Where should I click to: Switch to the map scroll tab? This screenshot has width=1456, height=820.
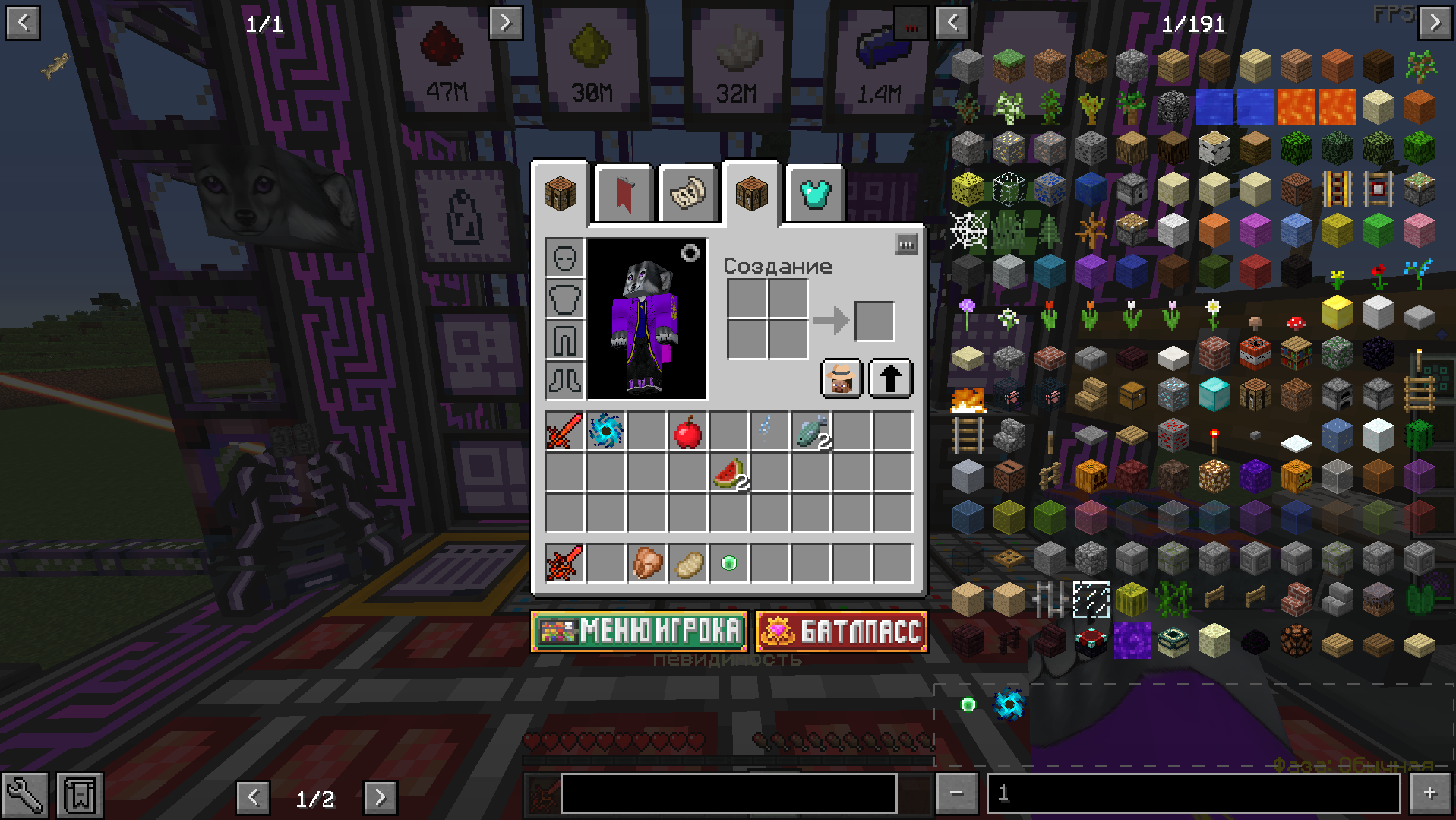[687, 195]
